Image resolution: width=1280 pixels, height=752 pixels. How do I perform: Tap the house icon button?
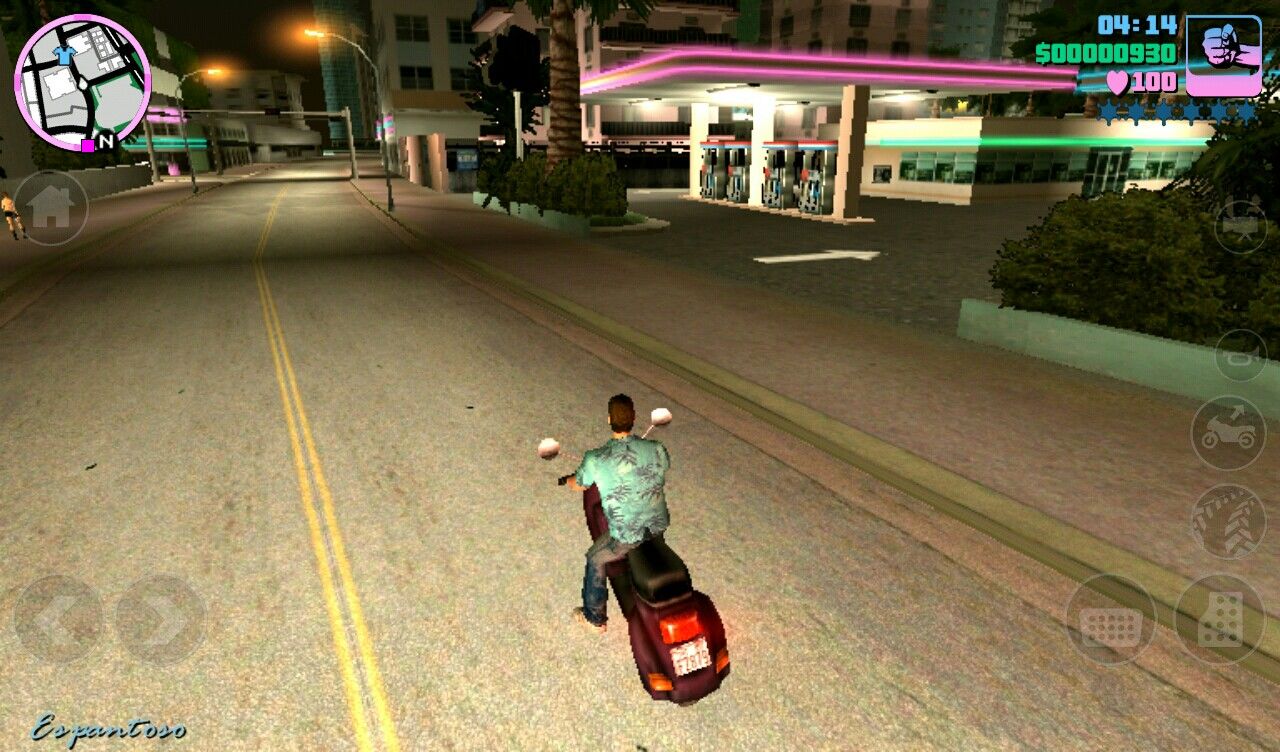(50, 208)
